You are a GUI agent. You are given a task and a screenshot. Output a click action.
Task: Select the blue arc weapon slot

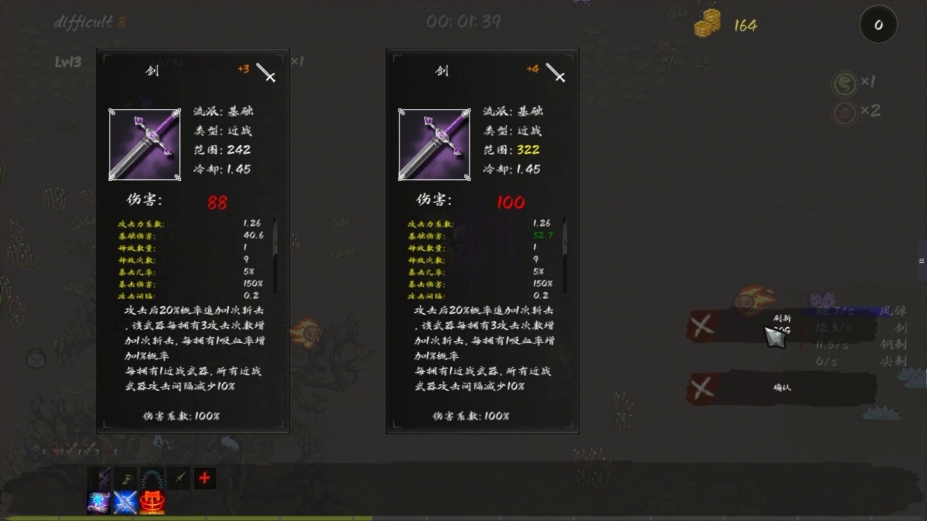(153, 478)
